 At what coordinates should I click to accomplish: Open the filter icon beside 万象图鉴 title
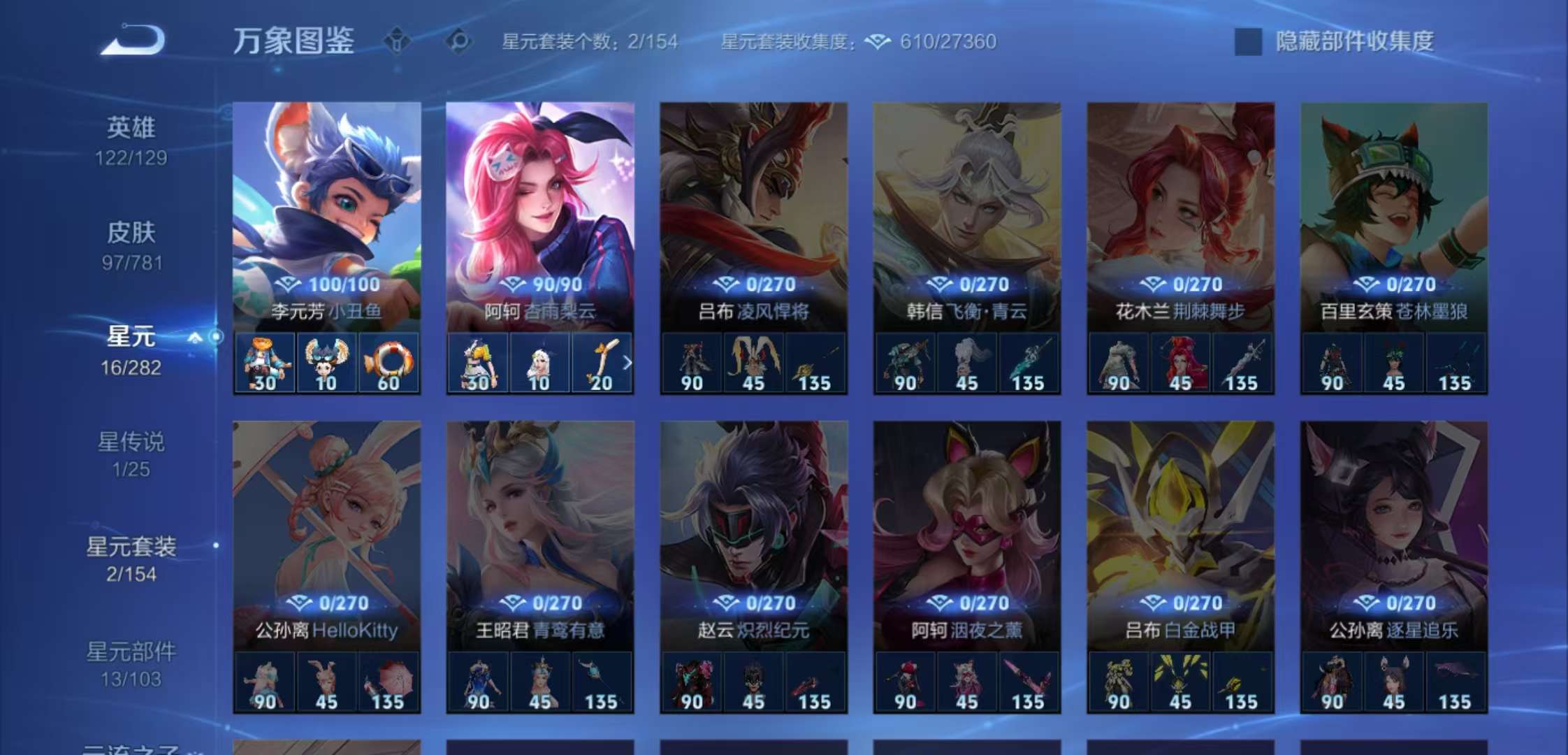click(x=395, y=42)
